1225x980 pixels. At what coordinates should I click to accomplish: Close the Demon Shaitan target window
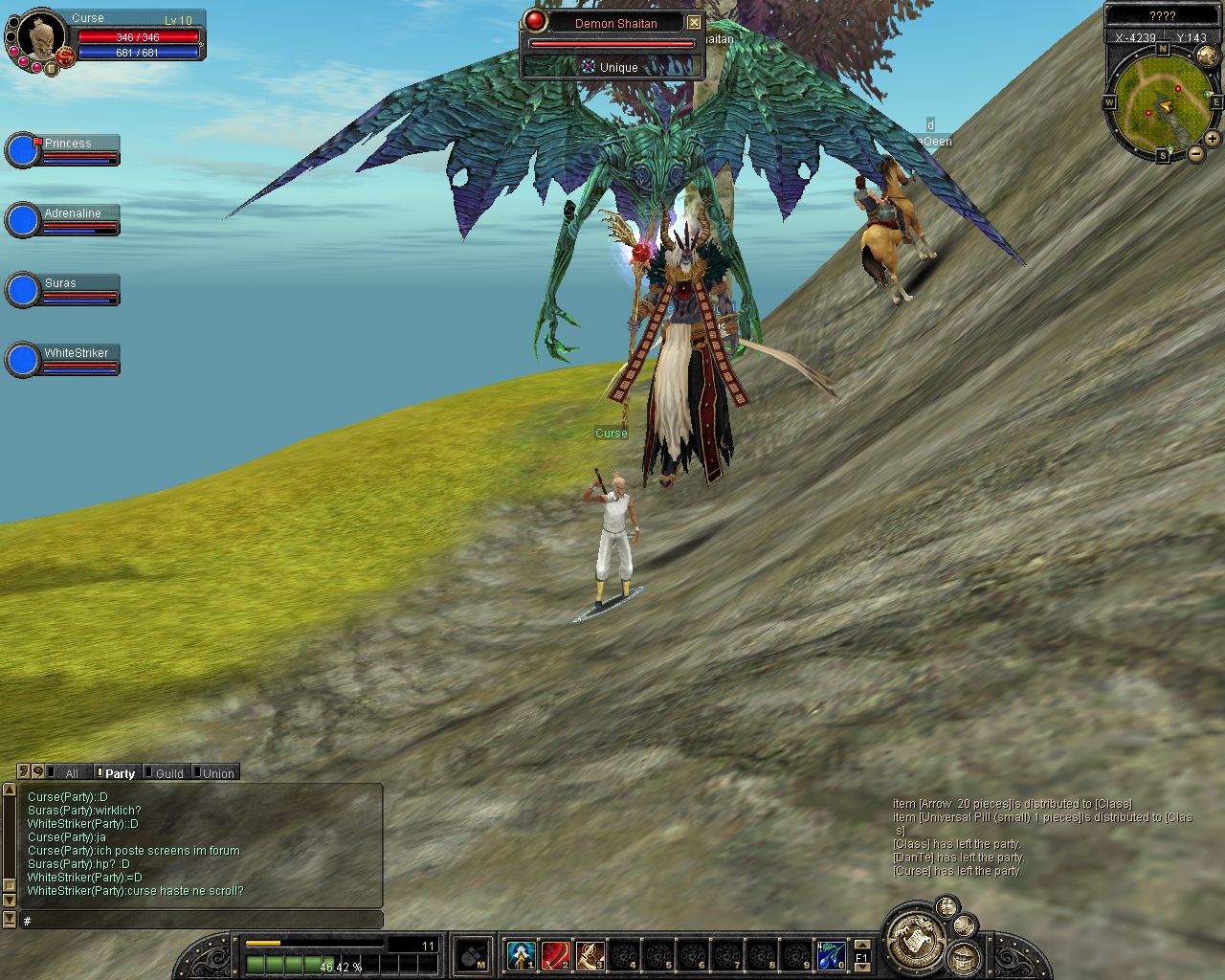click(695, 23)
